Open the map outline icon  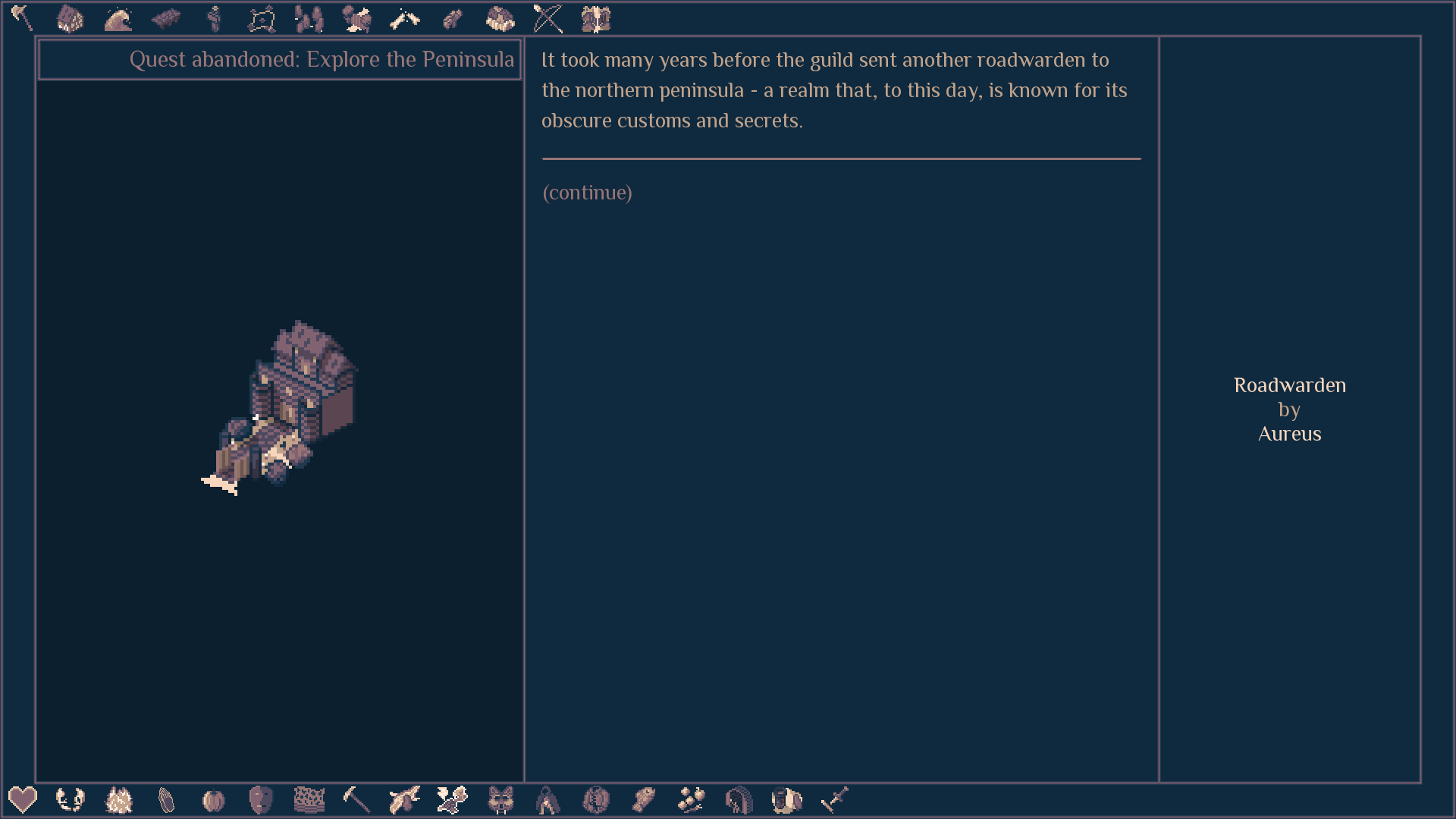click(x=261, y=19)
